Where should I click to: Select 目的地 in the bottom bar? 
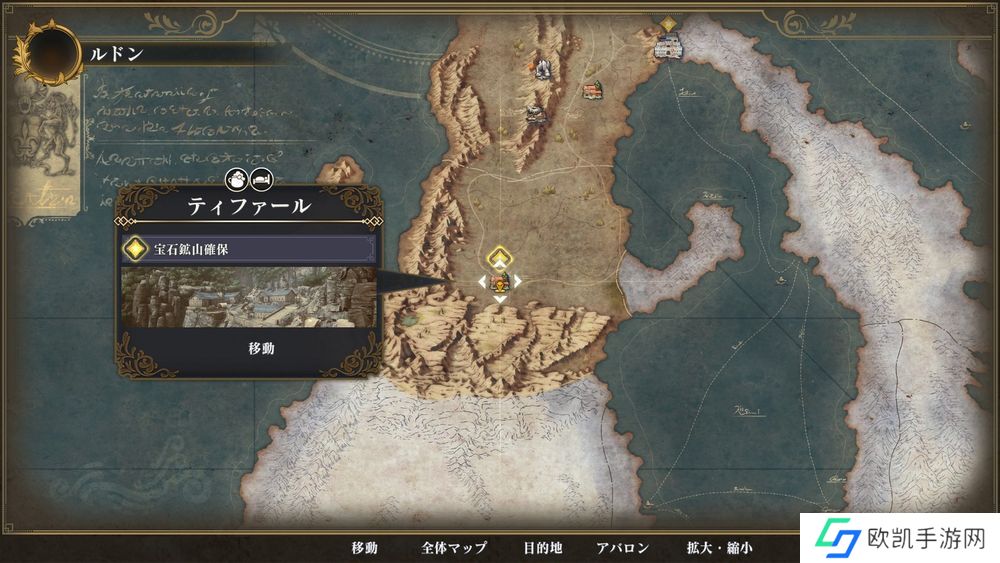tap(543, 547)
